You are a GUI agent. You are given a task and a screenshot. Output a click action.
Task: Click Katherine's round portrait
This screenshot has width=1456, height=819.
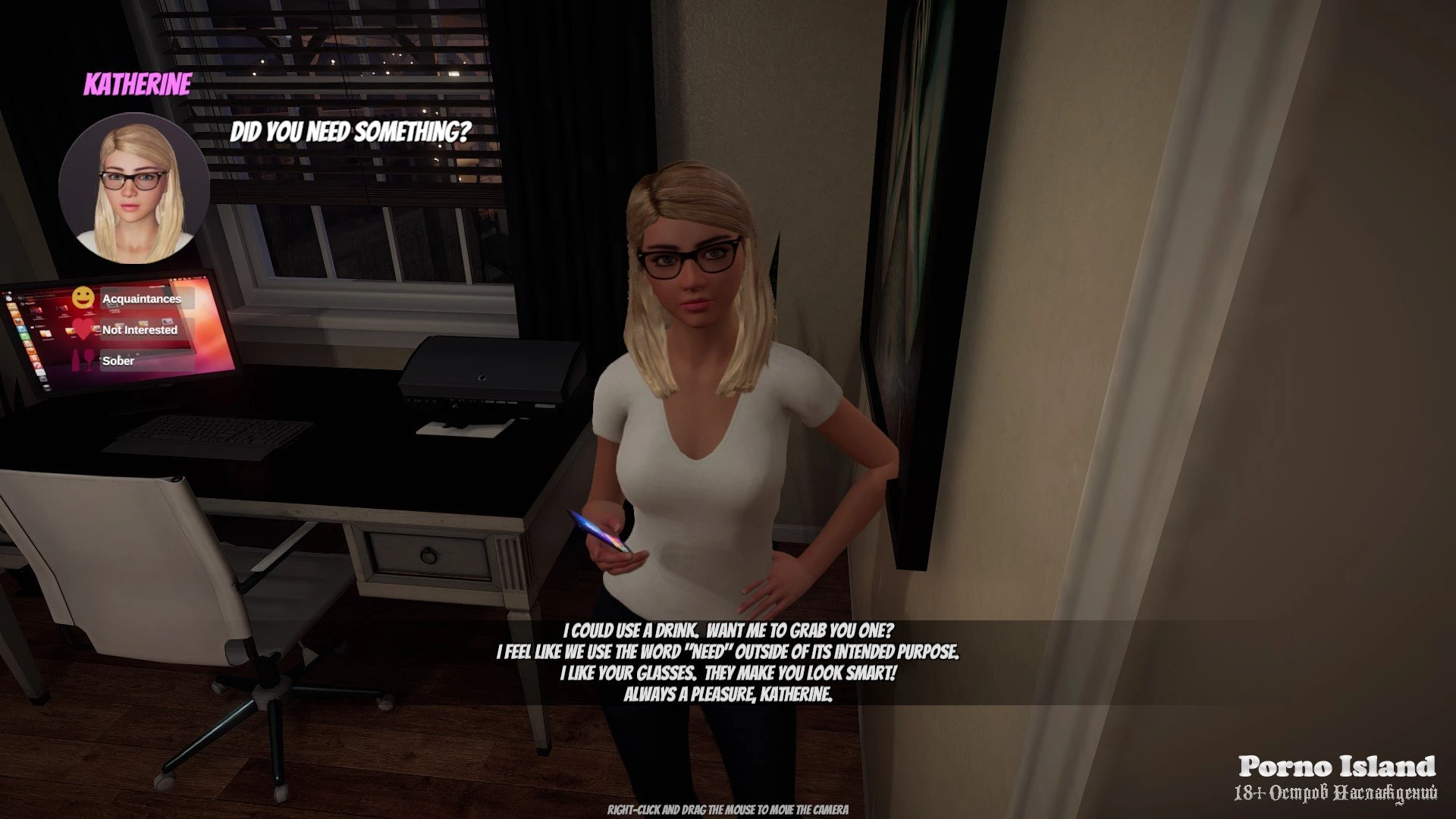click(x=134, y=187)
